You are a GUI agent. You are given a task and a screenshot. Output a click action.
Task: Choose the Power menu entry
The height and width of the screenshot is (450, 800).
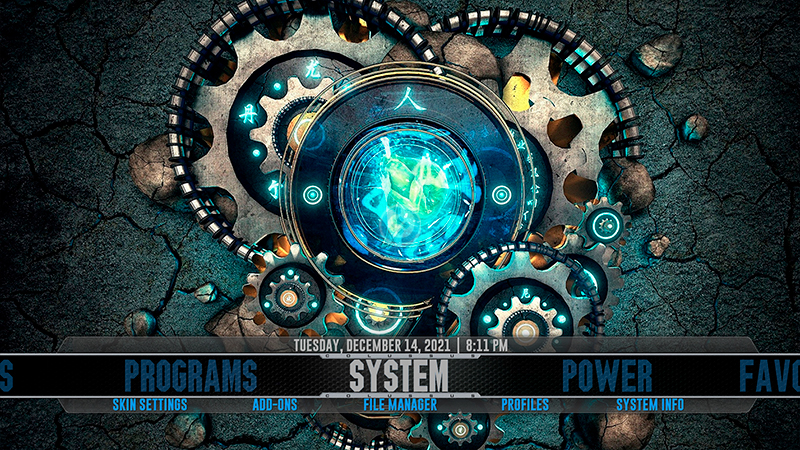tap(607, 375)
